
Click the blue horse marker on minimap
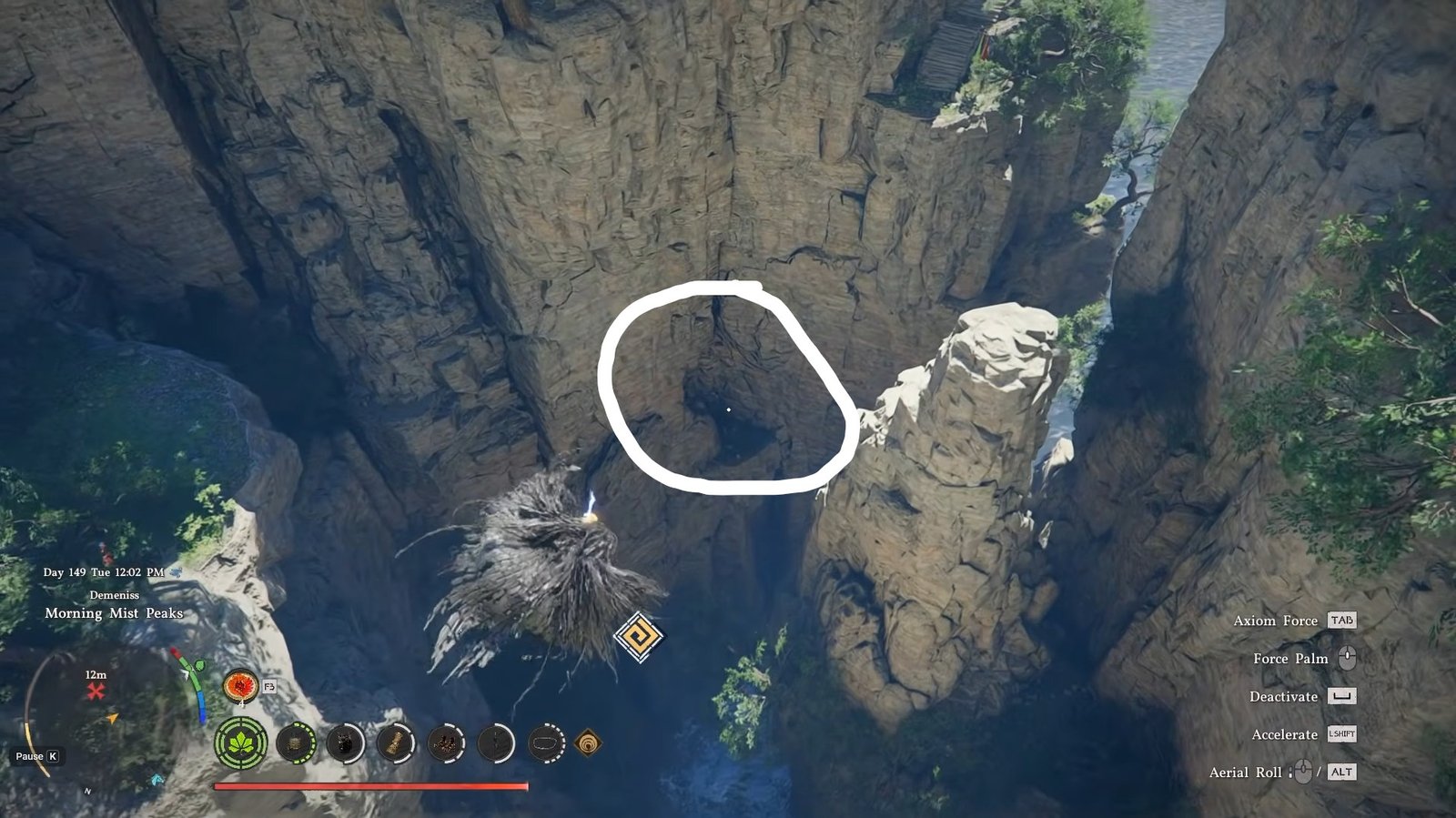pos(158,780)
